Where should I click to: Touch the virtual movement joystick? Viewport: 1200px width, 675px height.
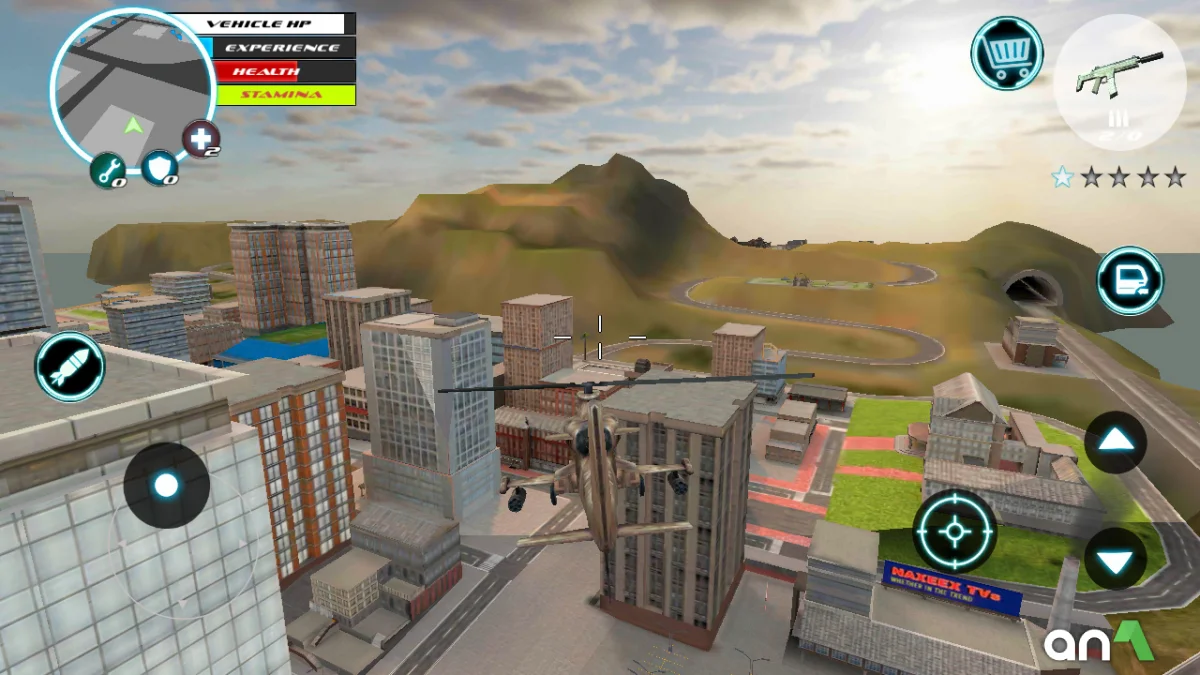(166, 486)
